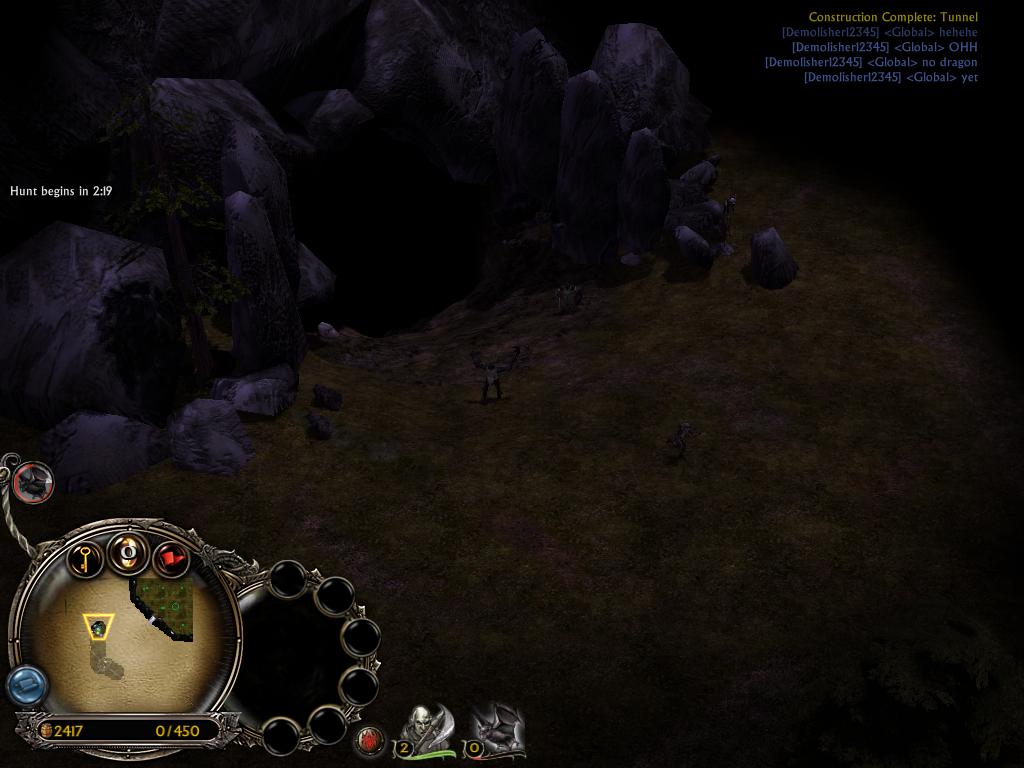Click the blue scroll button beside minimap
Viewport: 1024px width, 768px height.
tap(28, 686)
